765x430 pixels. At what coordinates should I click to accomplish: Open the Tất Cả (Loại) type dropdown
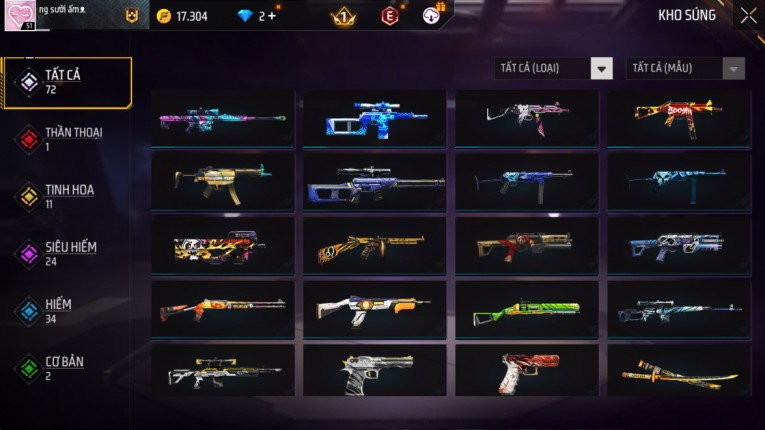[553, 68]
